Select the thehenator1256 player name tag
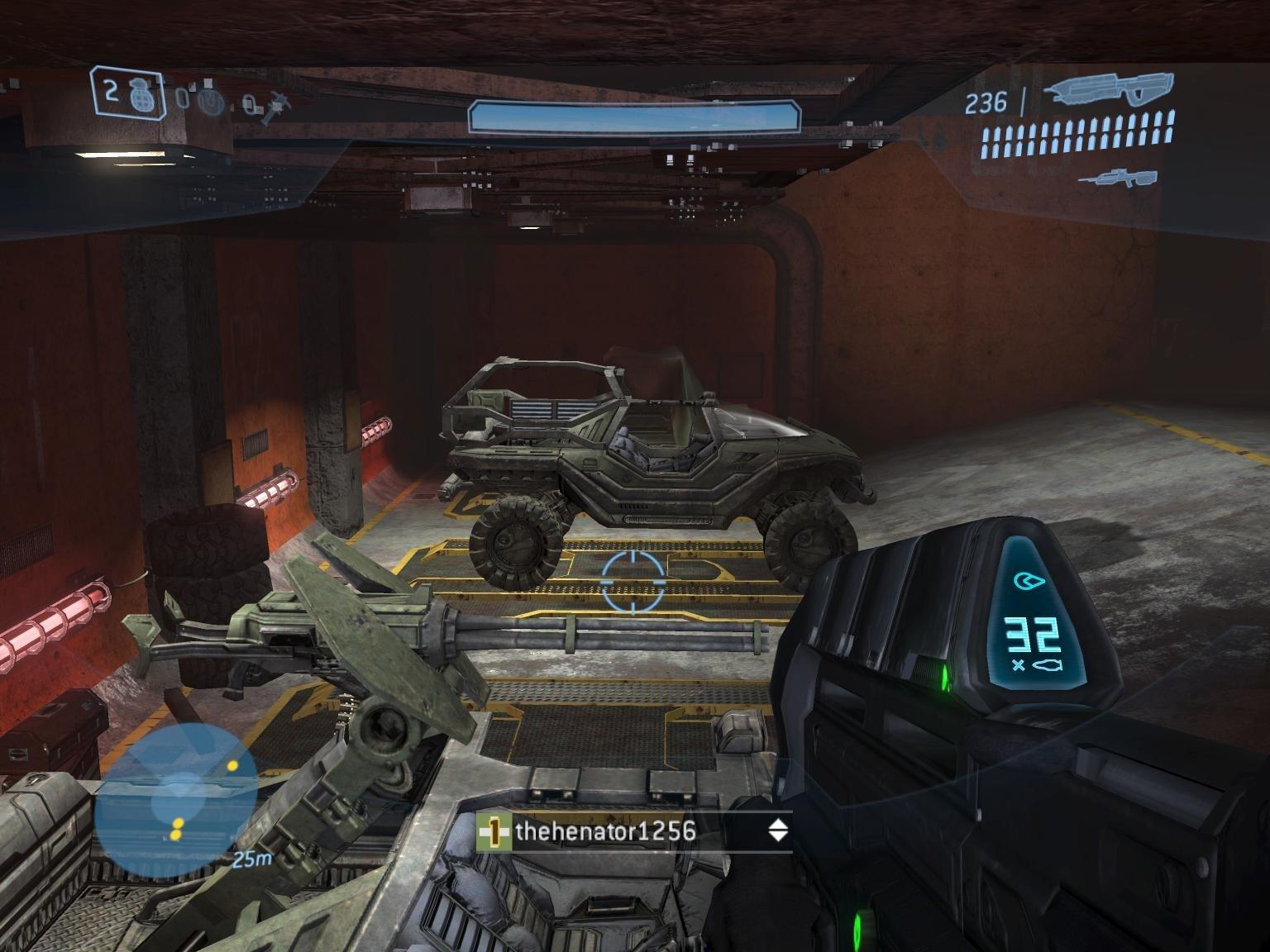Screen dimensions: 1270x952 pyautogui.click(x=604, y=831)
